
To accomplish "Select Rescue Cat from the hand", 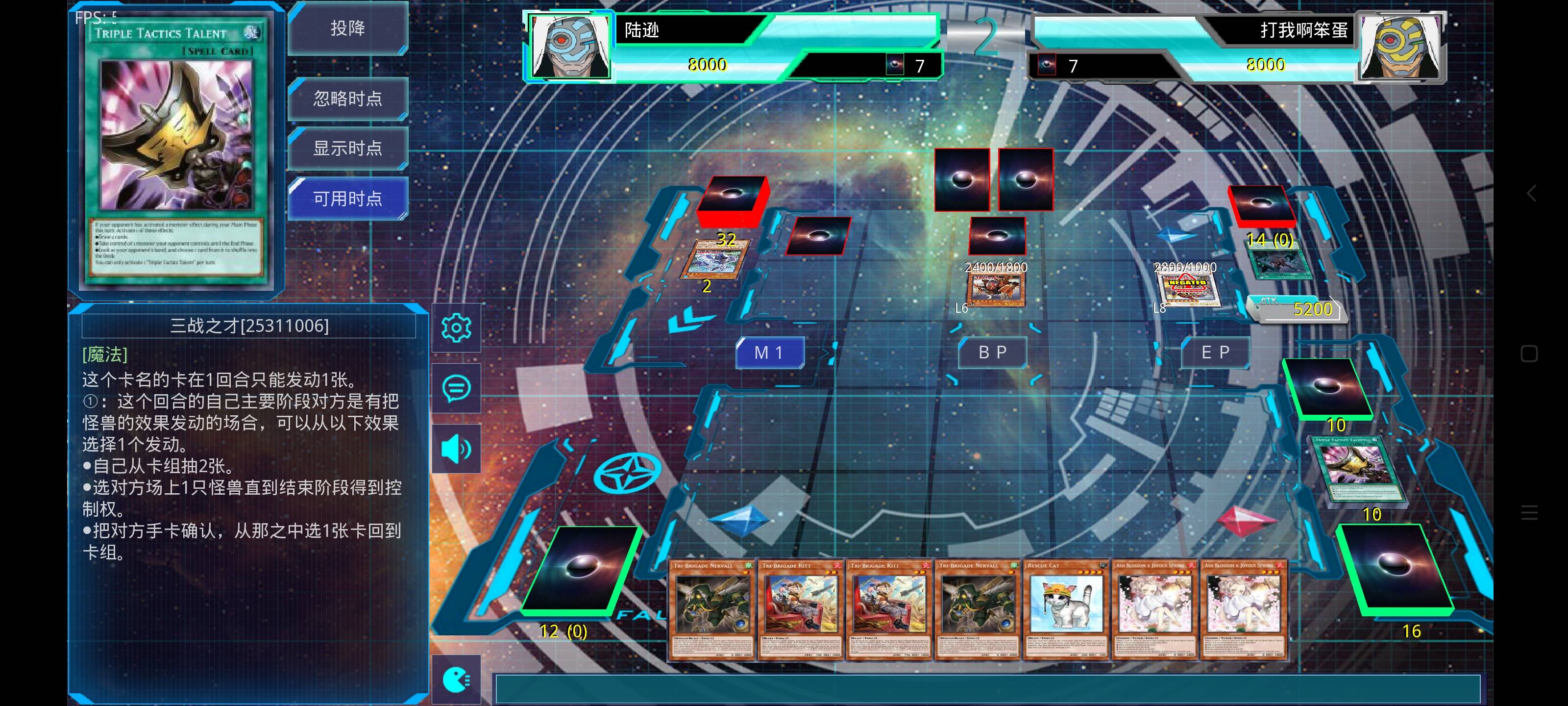I will 1066,609.
